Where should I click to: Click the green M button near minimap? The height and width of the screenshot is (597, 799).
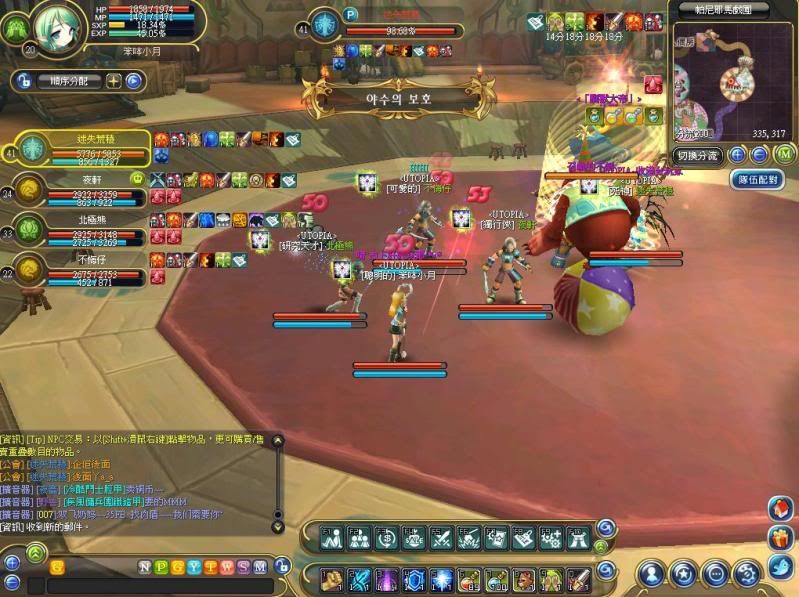coord(785,154)
